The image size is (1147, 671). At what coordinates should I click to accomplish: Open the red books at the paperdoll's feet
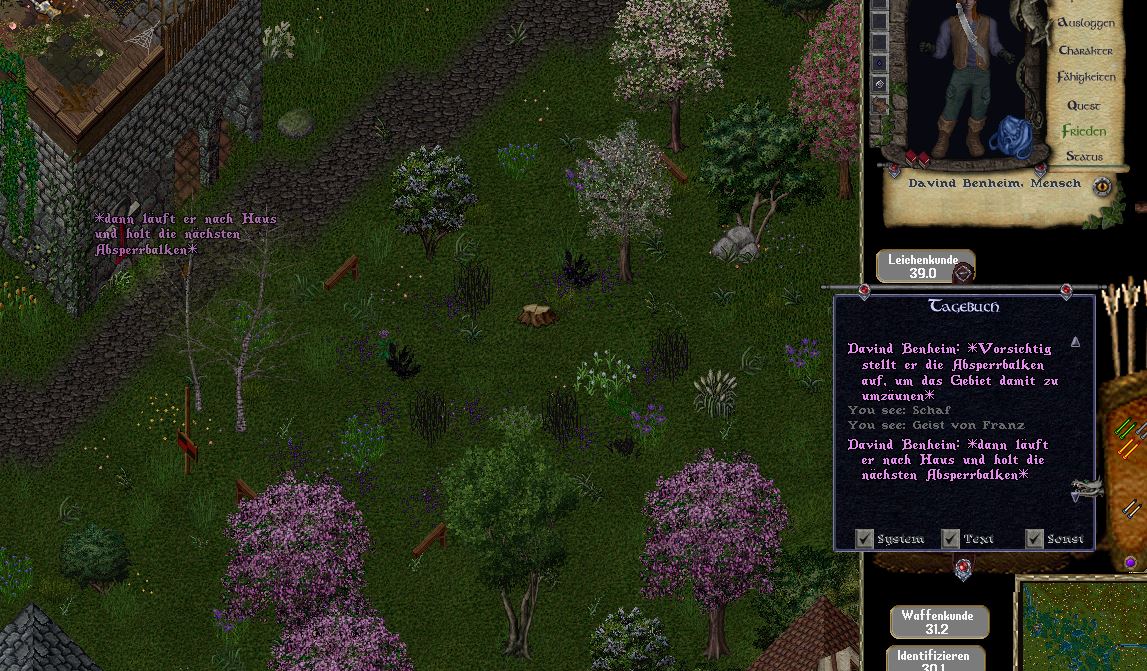[x=918, y=159]
